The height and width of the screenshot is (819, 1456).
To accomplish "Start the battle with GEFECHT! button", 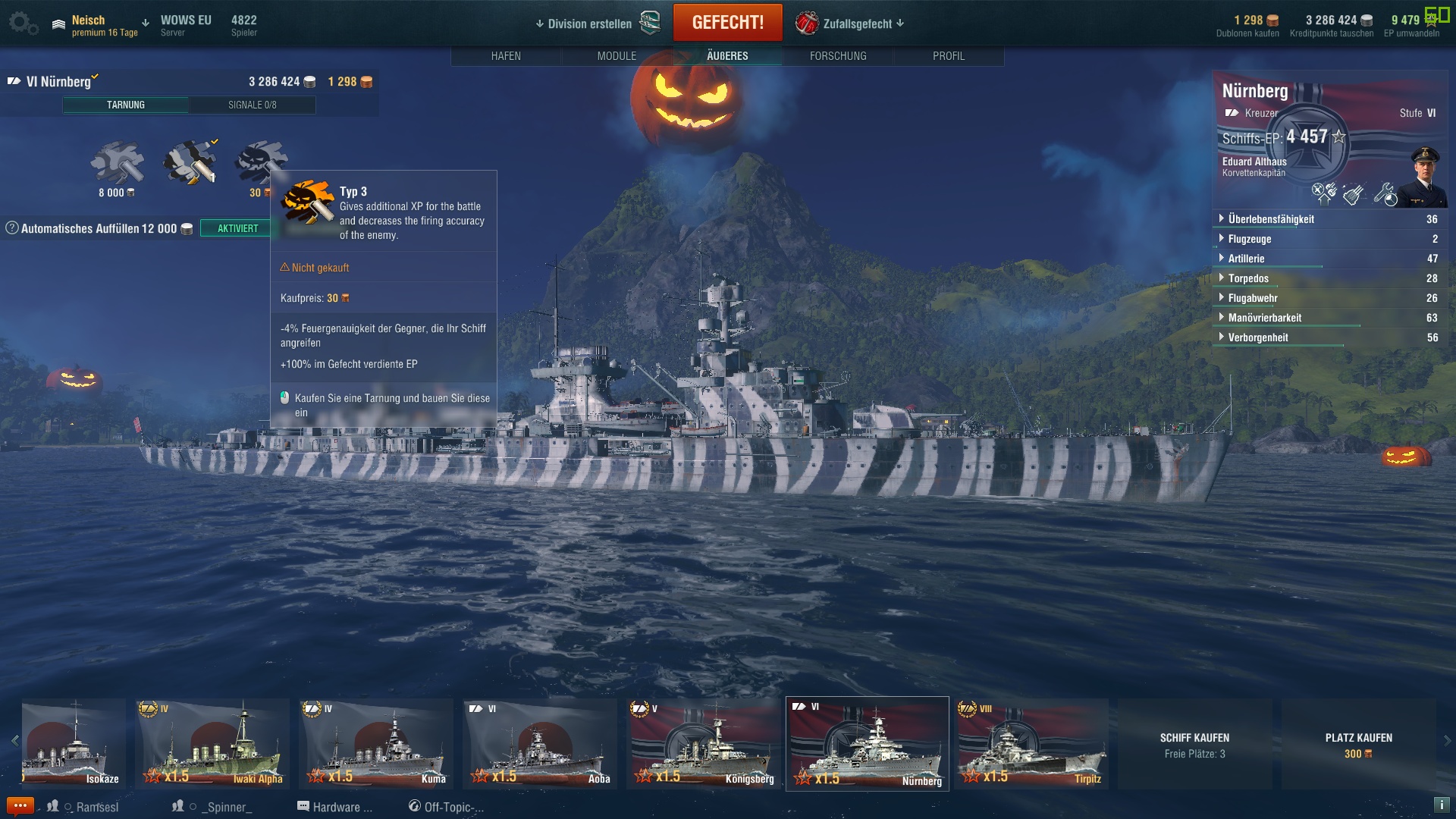I will (x=727, y=23).
